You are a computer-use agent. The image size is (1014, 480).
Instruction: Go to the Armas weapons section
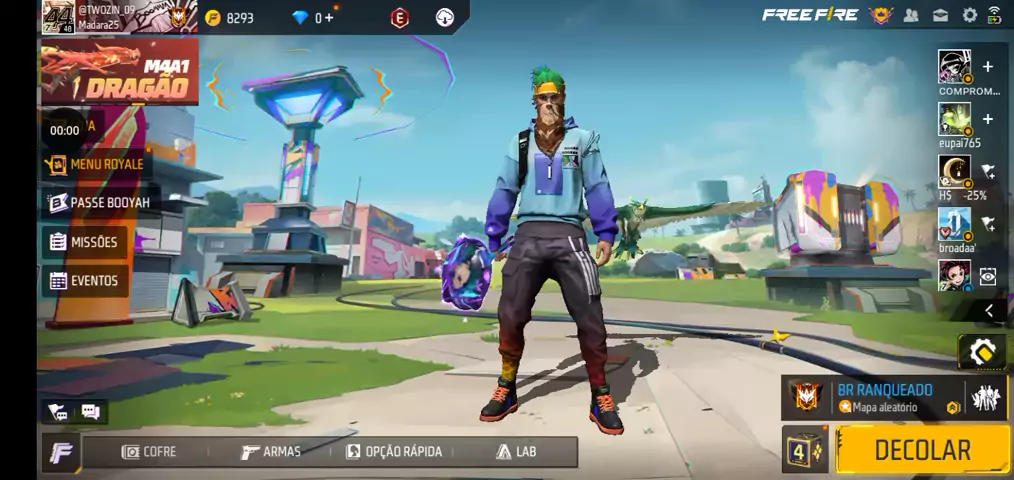tap(271, 452)
